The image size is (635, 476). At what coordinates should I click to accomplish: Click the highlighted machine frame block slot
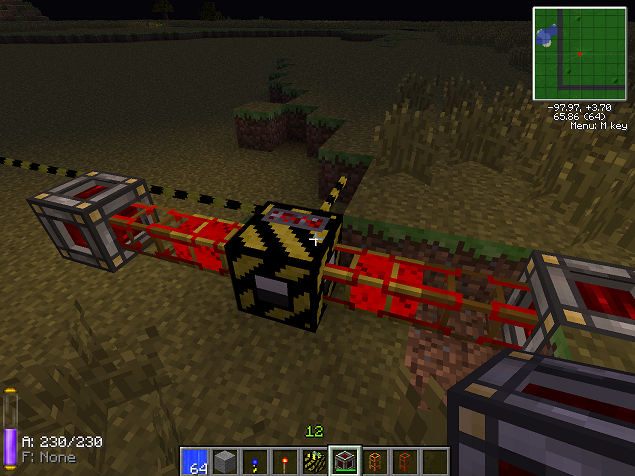[x=345, y=461]
